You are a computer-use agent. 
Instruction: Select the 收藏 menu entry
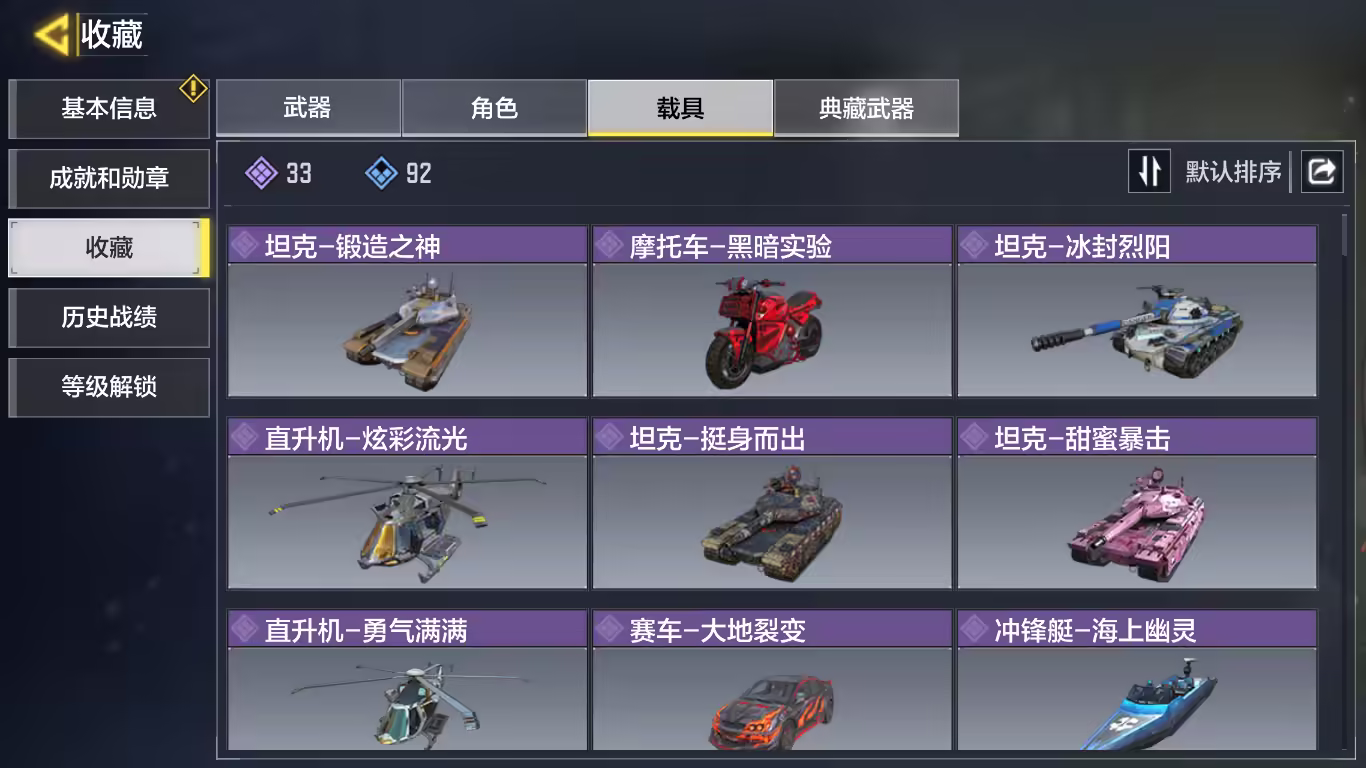click(x=109, y=248)
